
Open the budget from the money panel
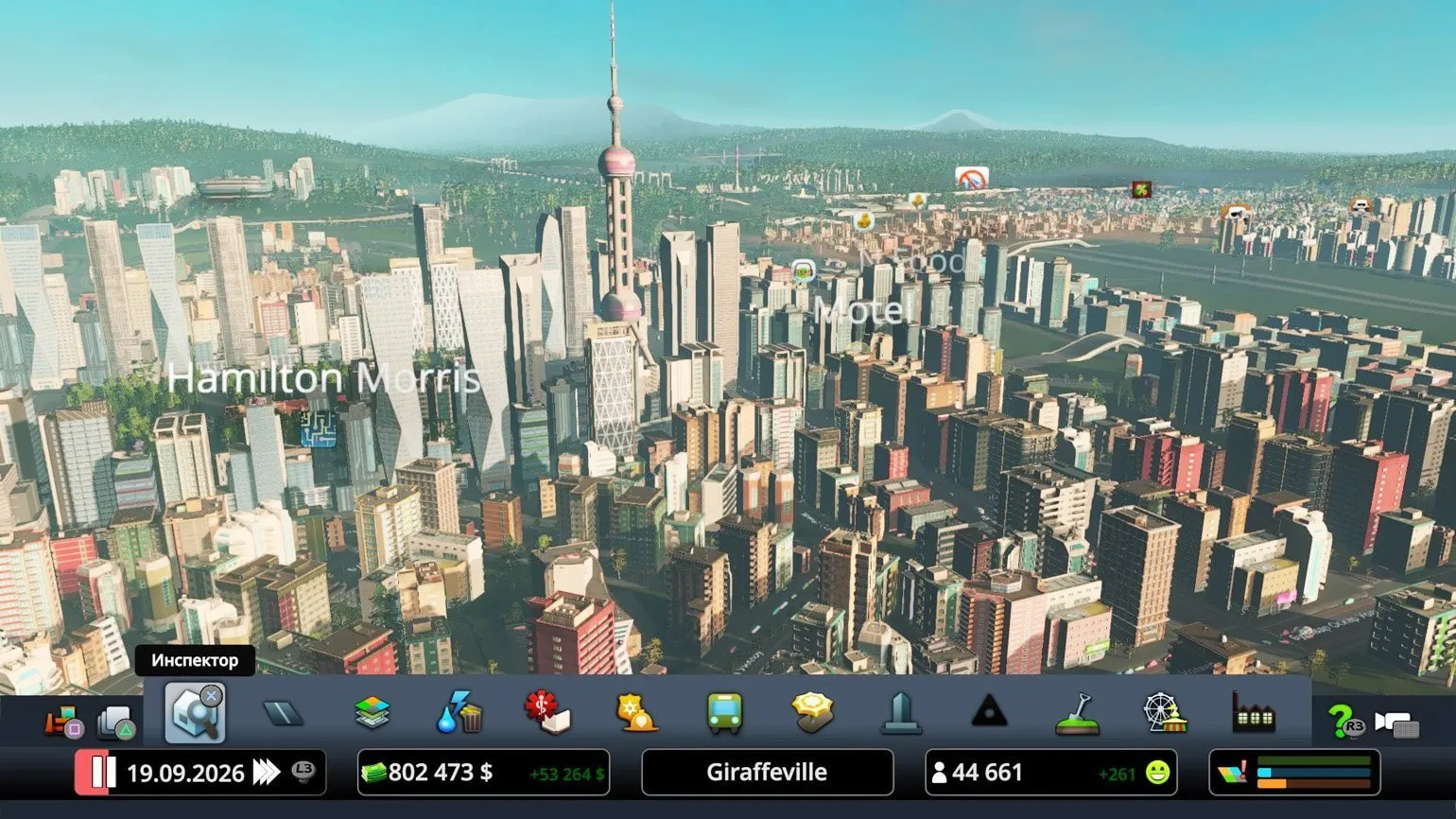click(483, 773)
